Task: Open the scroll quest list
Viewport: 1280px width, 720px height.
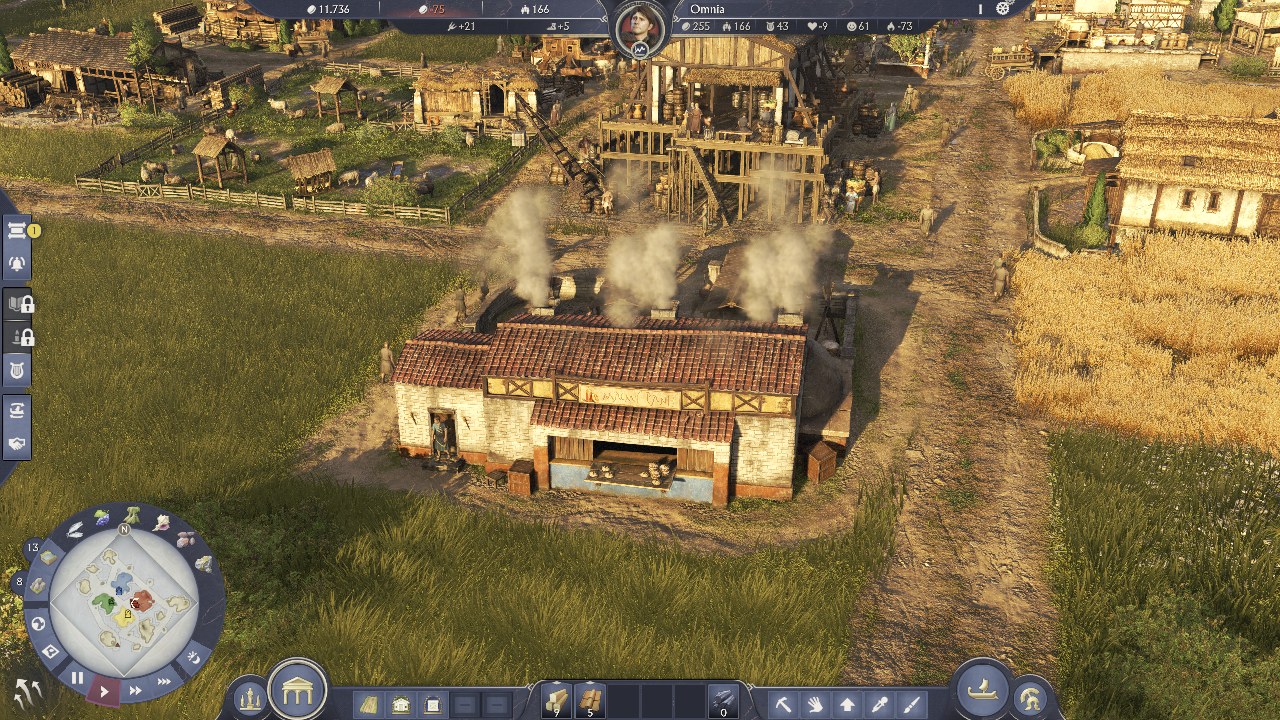Action: 17,231
